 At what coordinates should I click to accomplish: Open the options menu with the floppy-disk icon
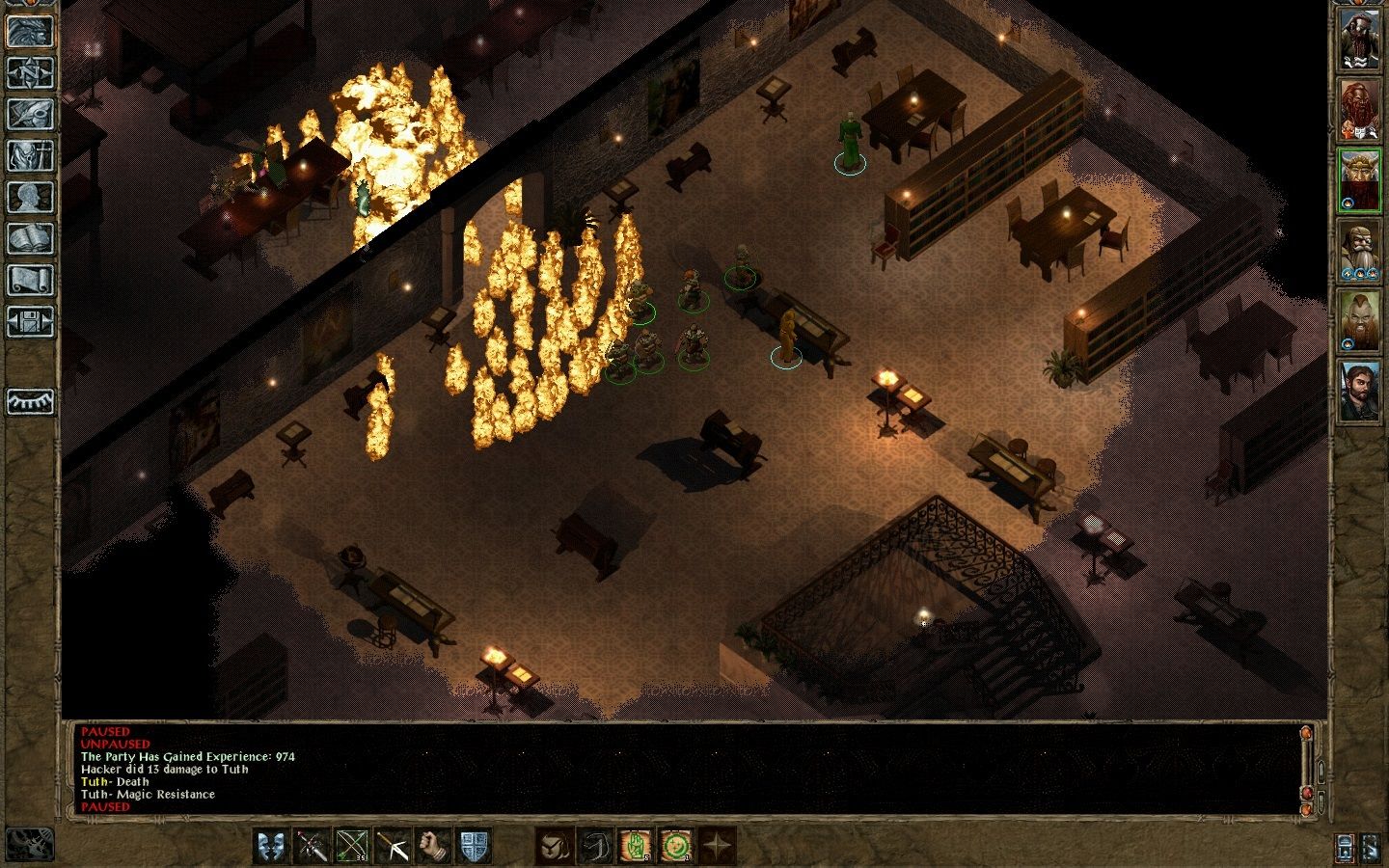(x=31, y=321)
